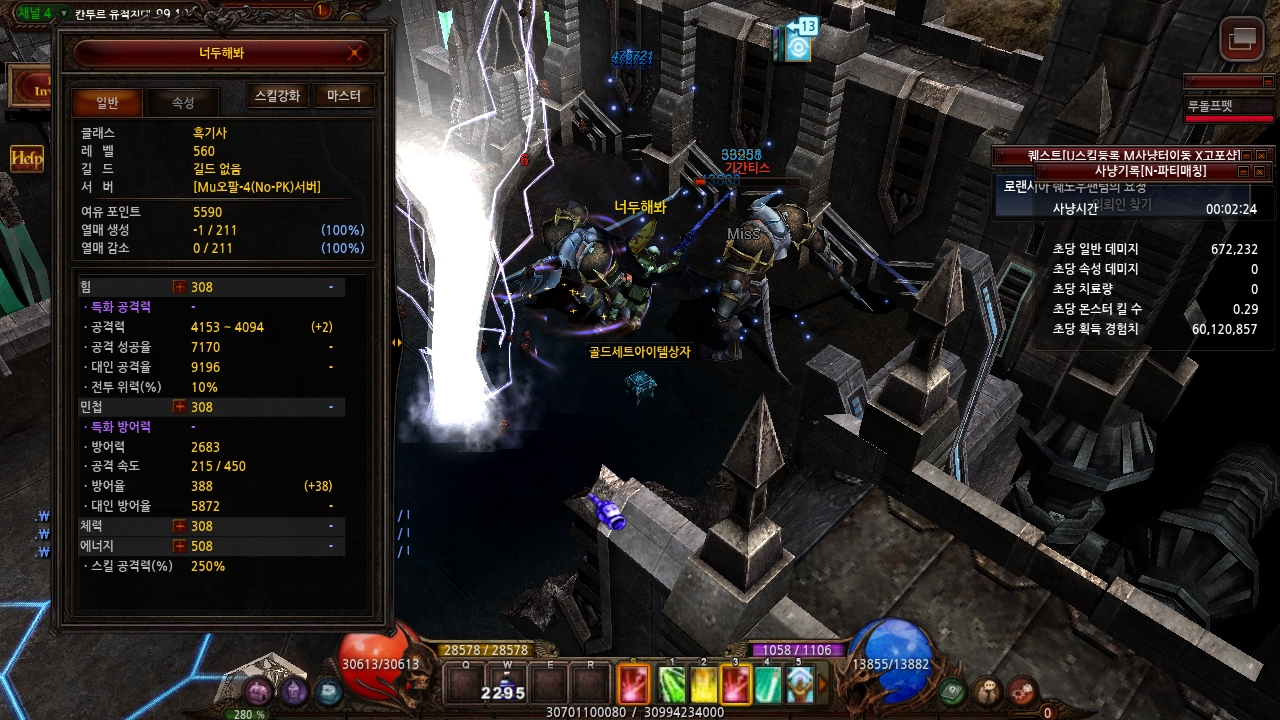
Task: Use the potion in the W slot
Action: click(507, 684)
